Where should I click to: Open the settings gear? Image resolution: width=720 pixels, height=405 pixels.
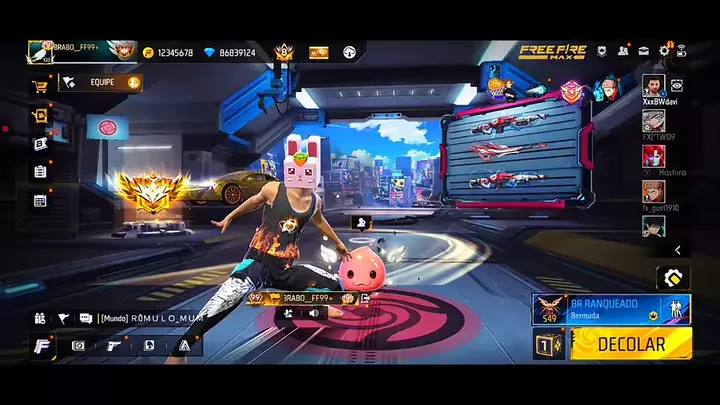(x=662, y=51)
